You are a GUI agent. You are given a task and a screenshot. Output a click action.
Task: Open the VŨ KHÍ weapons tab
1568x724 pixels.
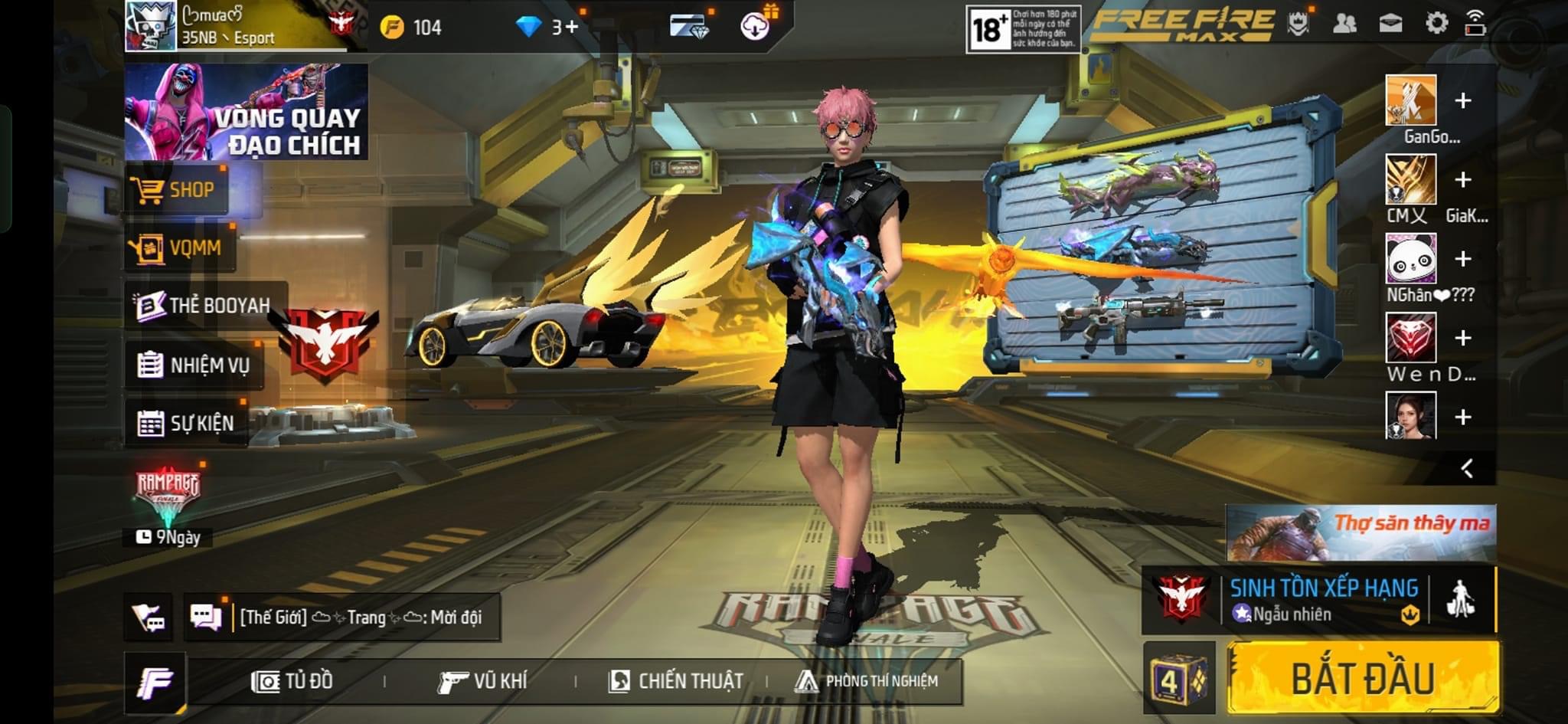[482, 681]
